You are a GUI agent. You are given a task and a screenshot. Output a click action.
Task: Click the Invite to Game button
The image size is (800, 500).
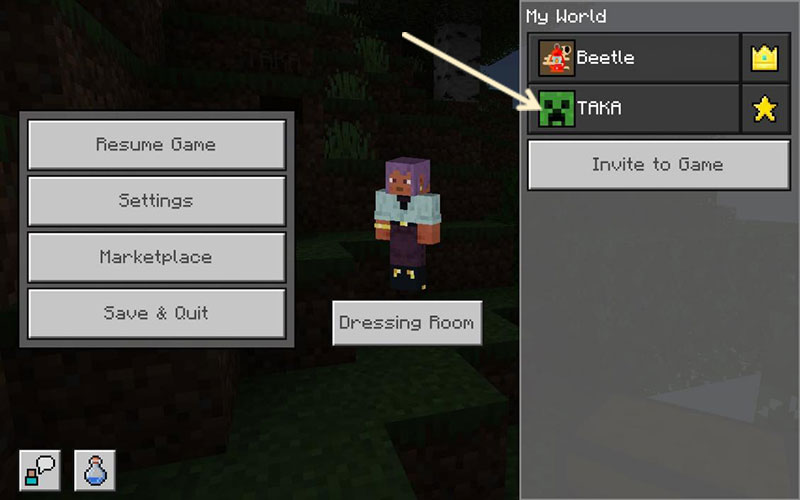tap(658, 165)
